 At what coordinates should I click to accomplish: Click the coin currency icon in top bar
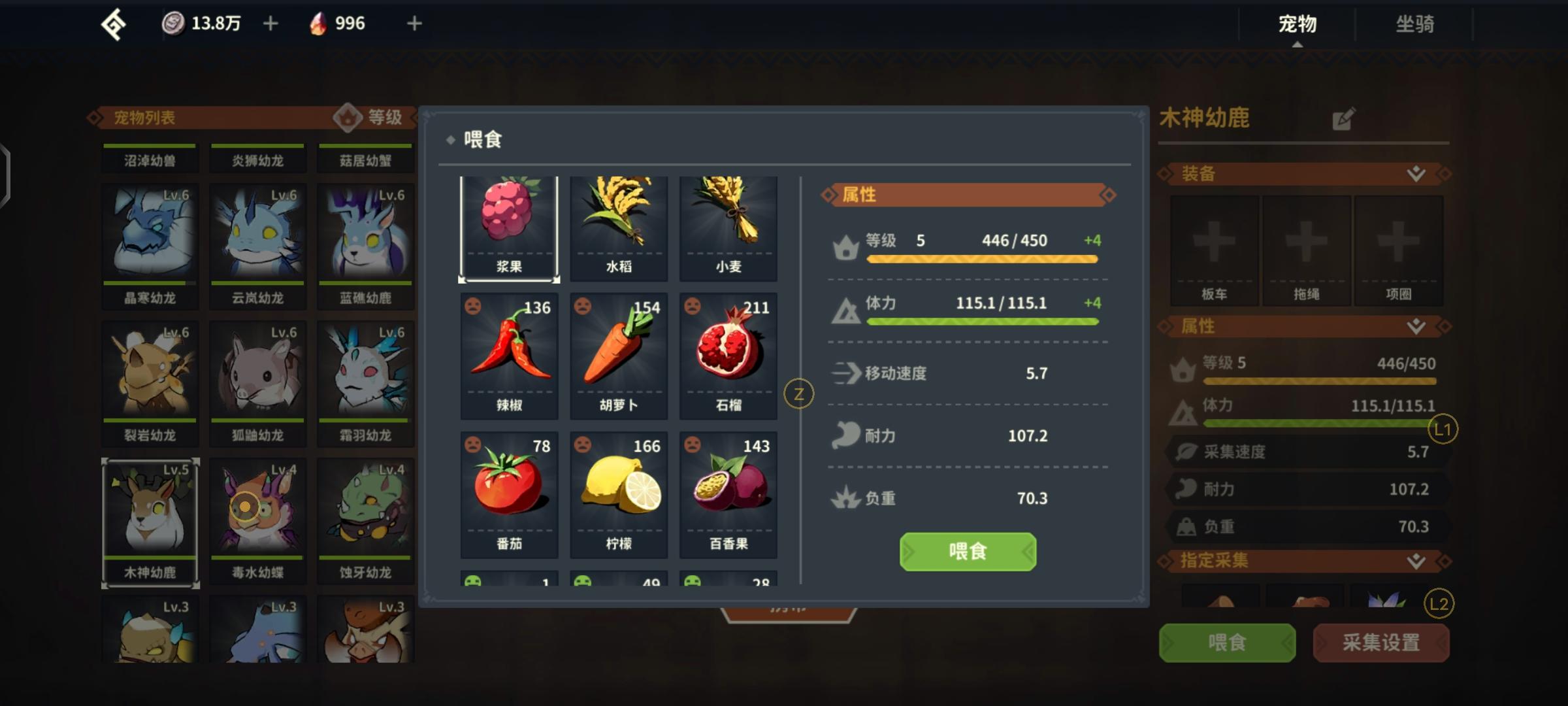(x=173, y=23)
